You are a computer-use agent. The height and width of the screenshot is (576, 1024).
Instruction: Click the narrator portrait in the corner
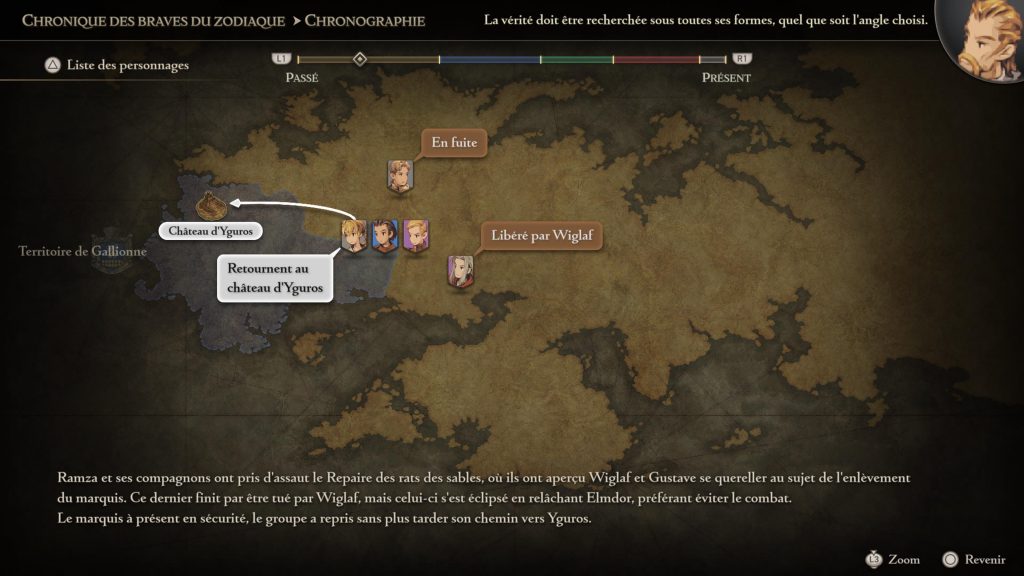(x=981, y=40)
